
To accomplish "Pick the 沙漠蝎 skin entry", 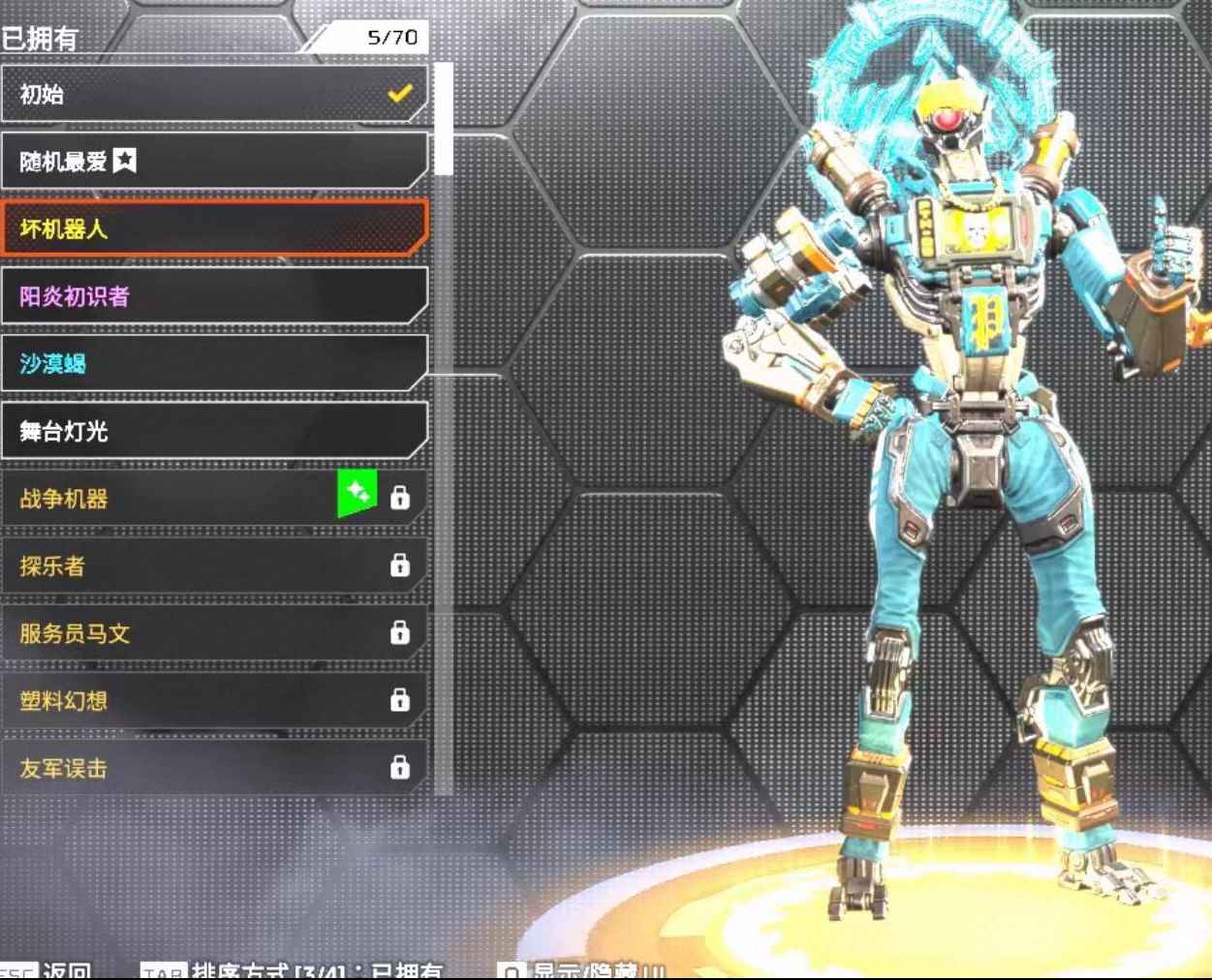I will pyautogui.click(x=213, y=363).
